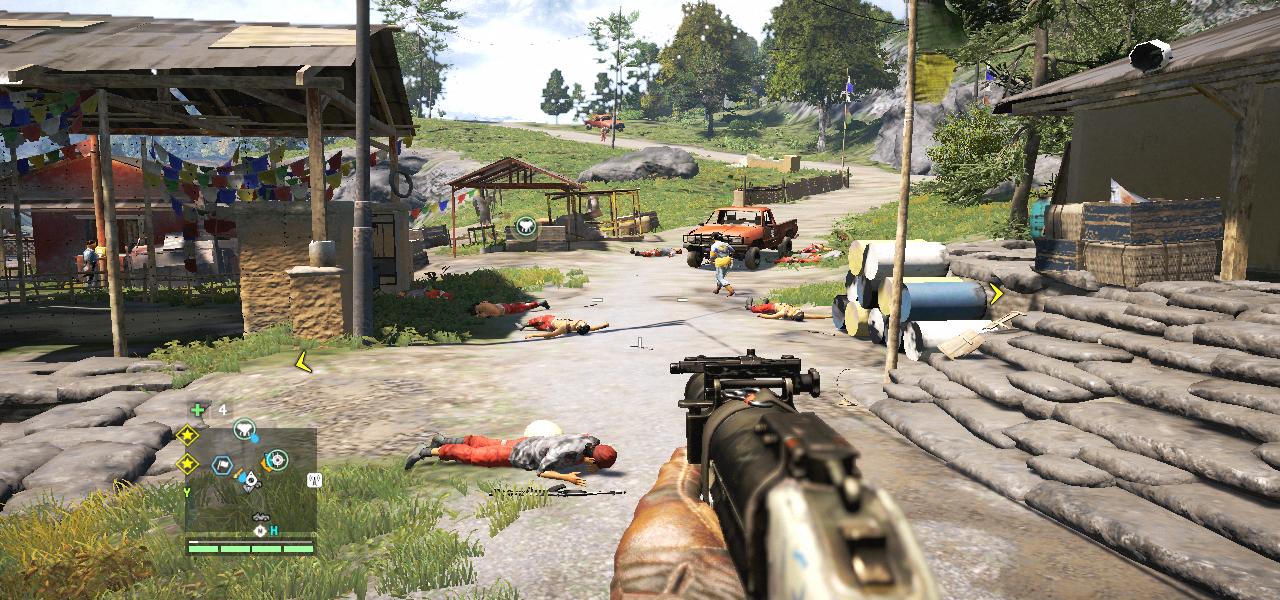Click the radio tower icon on minimap edge
This screenshot has width=1280, height=600.
(x=314, y=480)
